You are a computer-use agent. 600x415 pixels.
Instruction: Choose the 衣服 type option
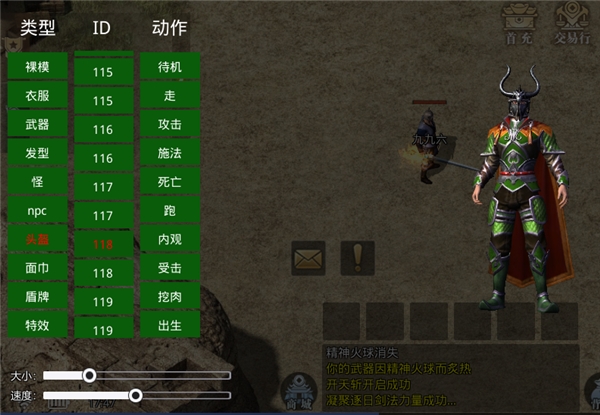(x=38, y=96)
